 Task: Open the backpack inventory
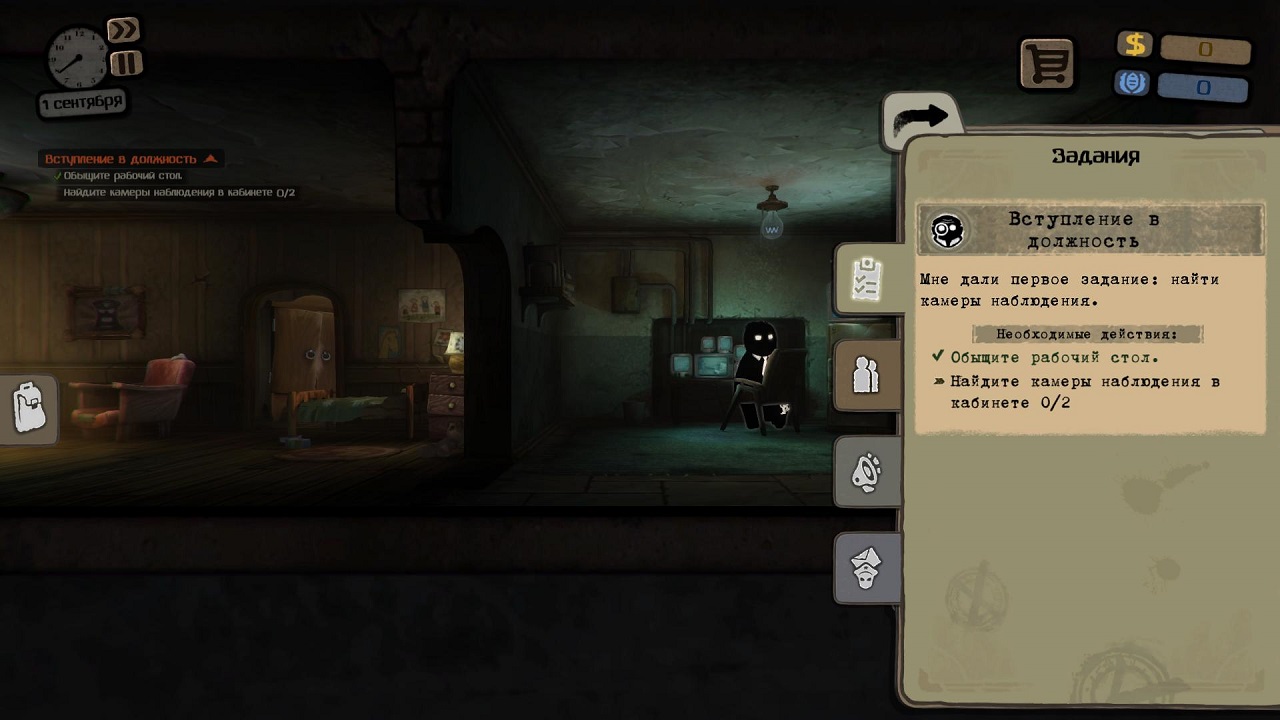coord(28,408)
